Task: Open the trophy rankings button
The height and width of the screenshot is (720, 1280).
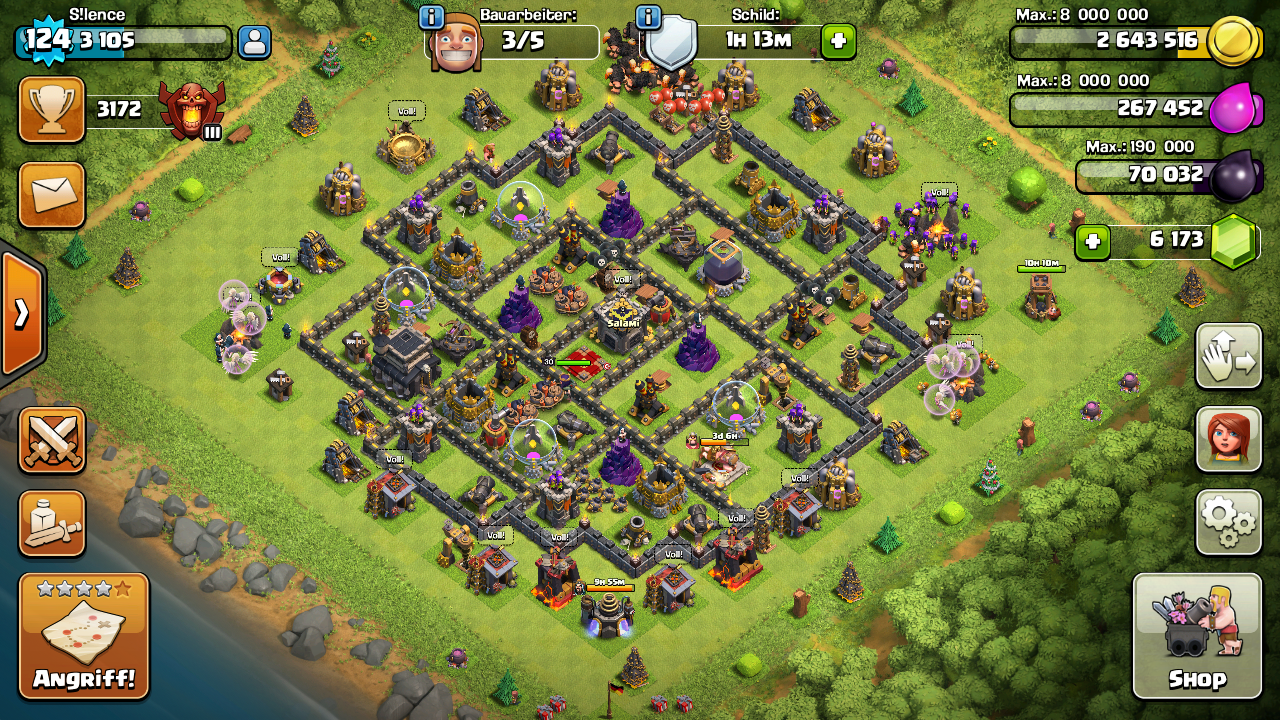Action: click(x=51, y=110)
